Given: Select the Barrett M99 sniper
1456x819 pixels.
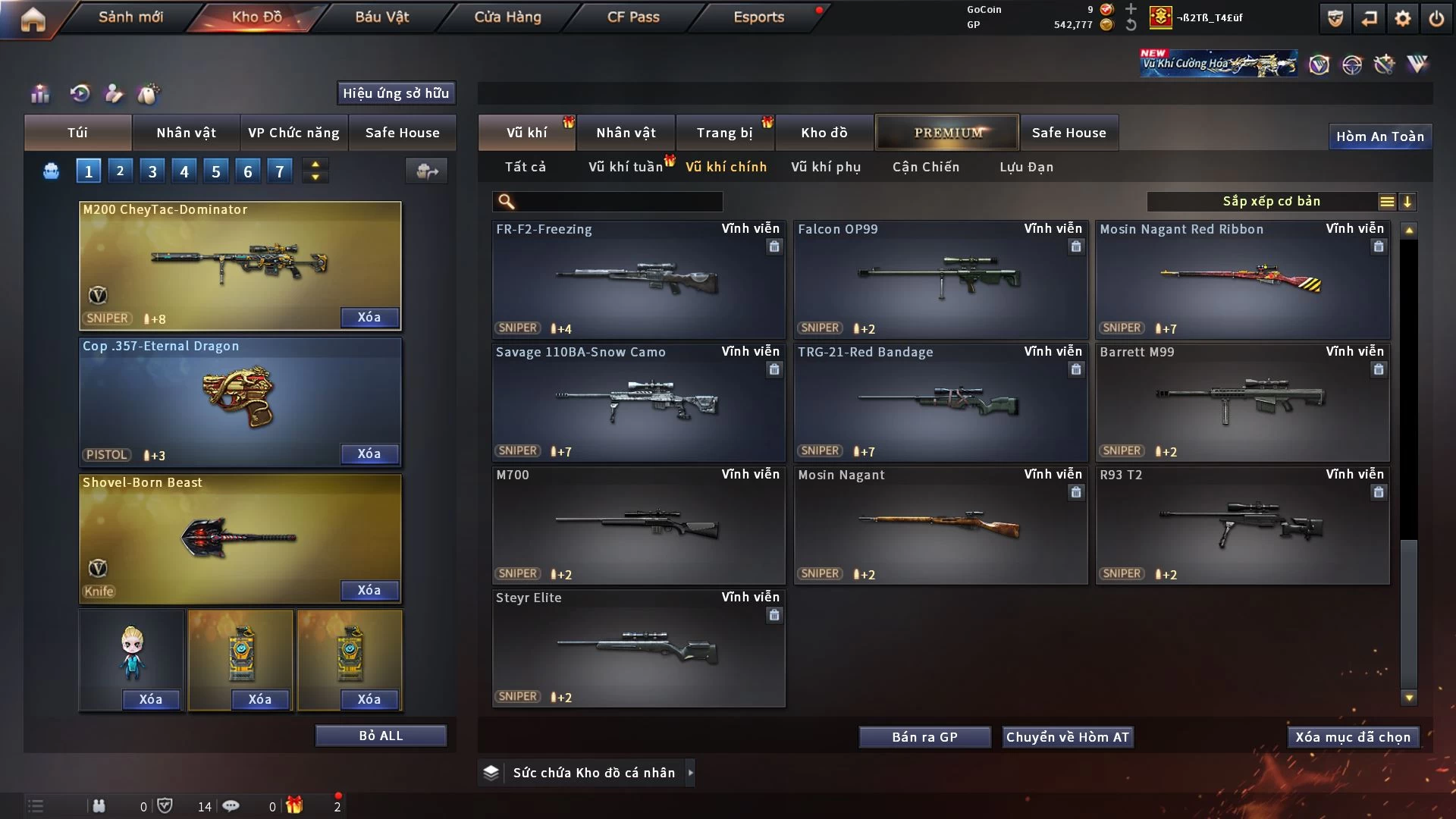Looking at the screenshot, I should tap(1242, 402).
